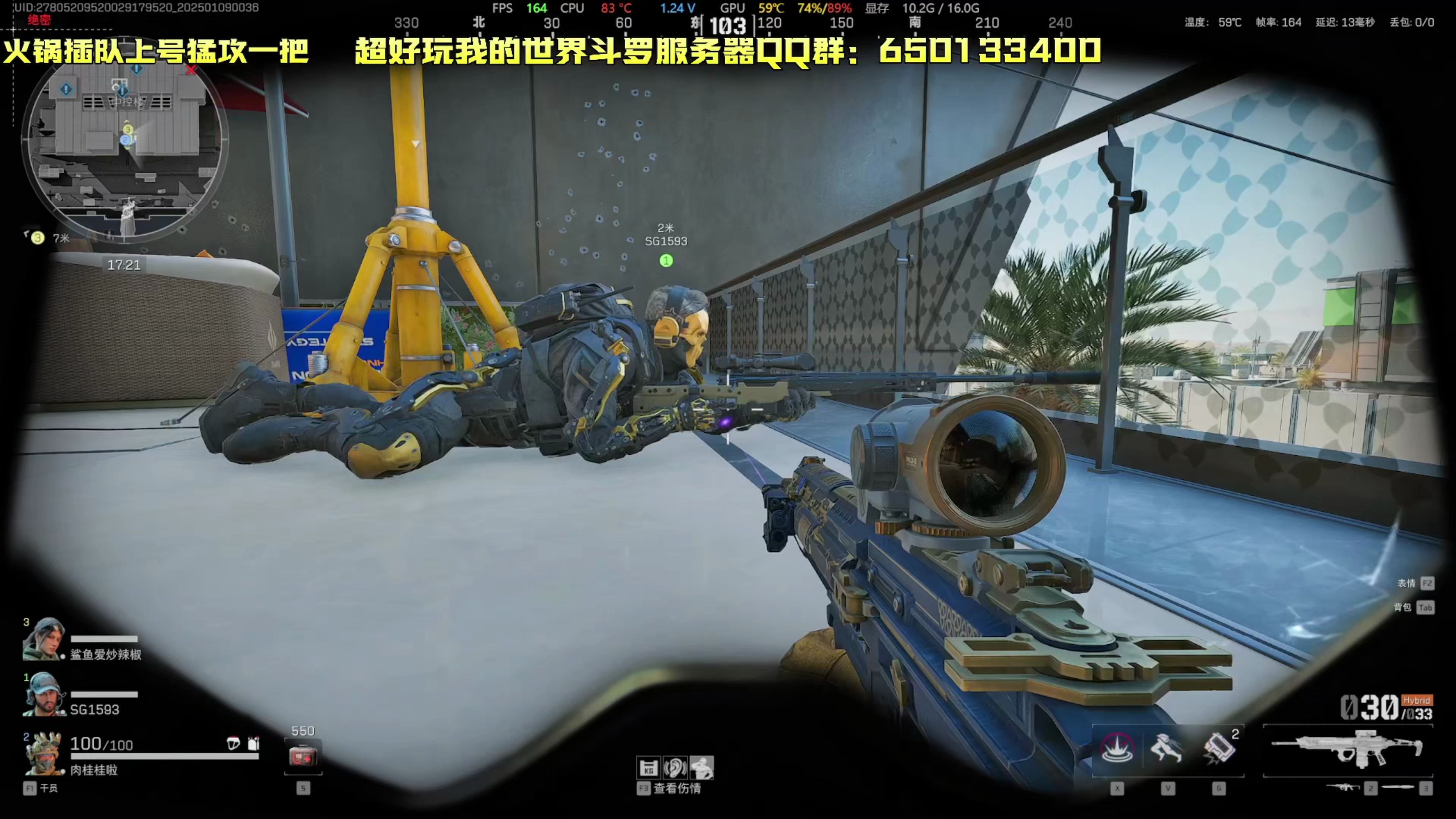Close the minimap with the red X
The width and height of the screenshot is (1456, 819).
click(x=191, y=70)
